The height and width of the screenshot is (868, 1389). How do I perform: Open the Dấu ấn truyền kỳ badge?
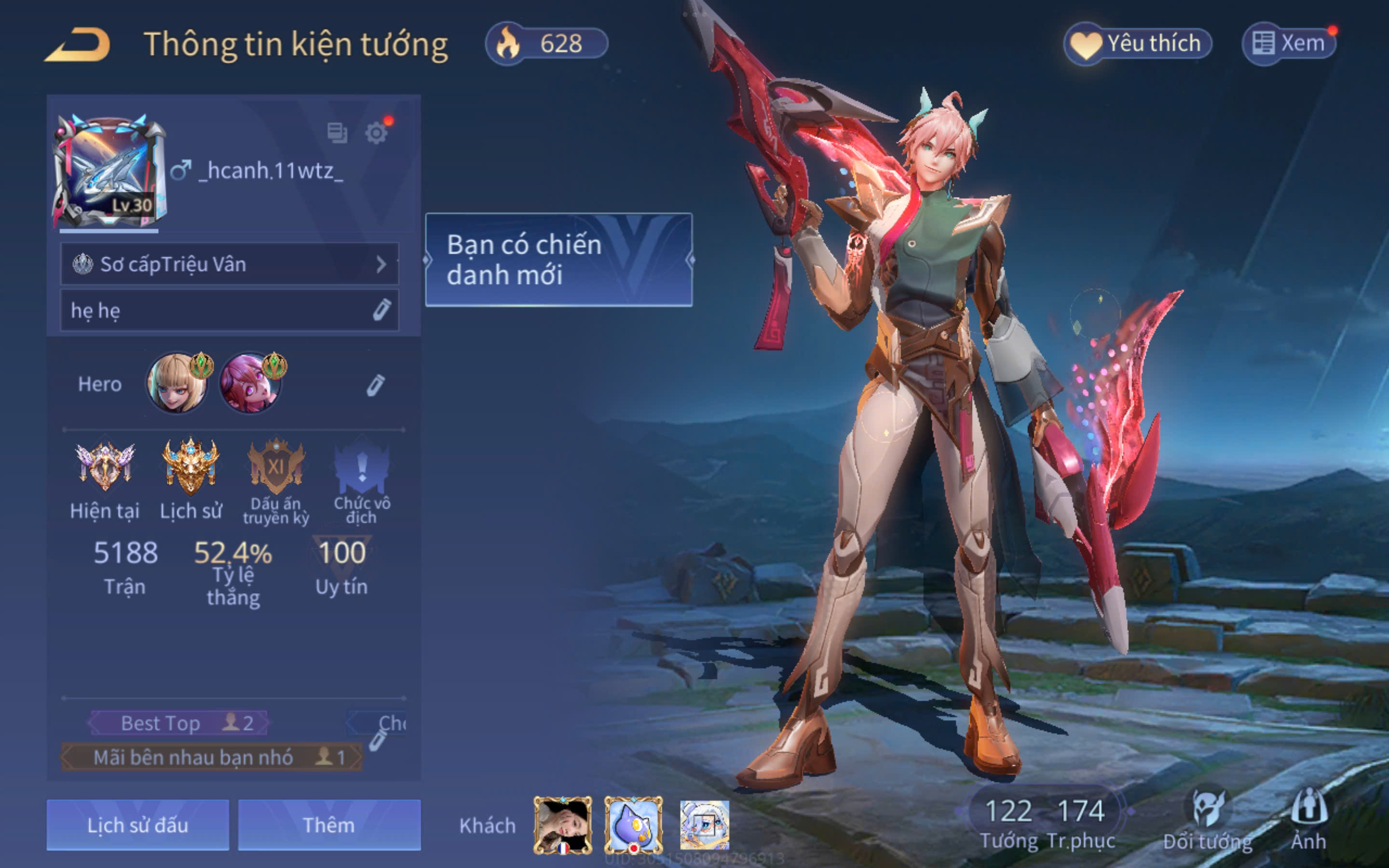276,468
